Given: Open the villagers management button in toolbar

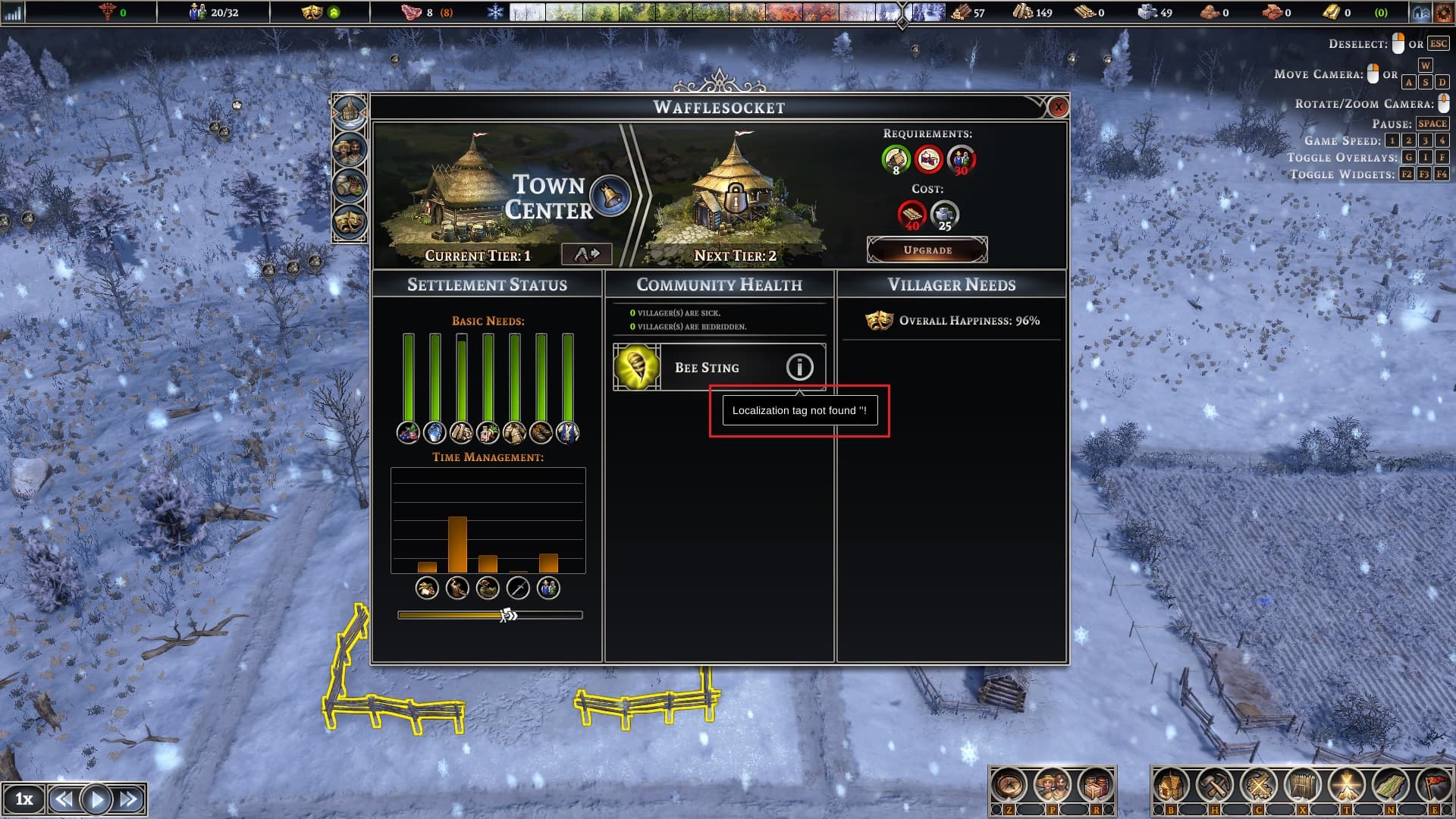Looking at the screenshot, I should pyautogui.click(x=1052, y=786).
